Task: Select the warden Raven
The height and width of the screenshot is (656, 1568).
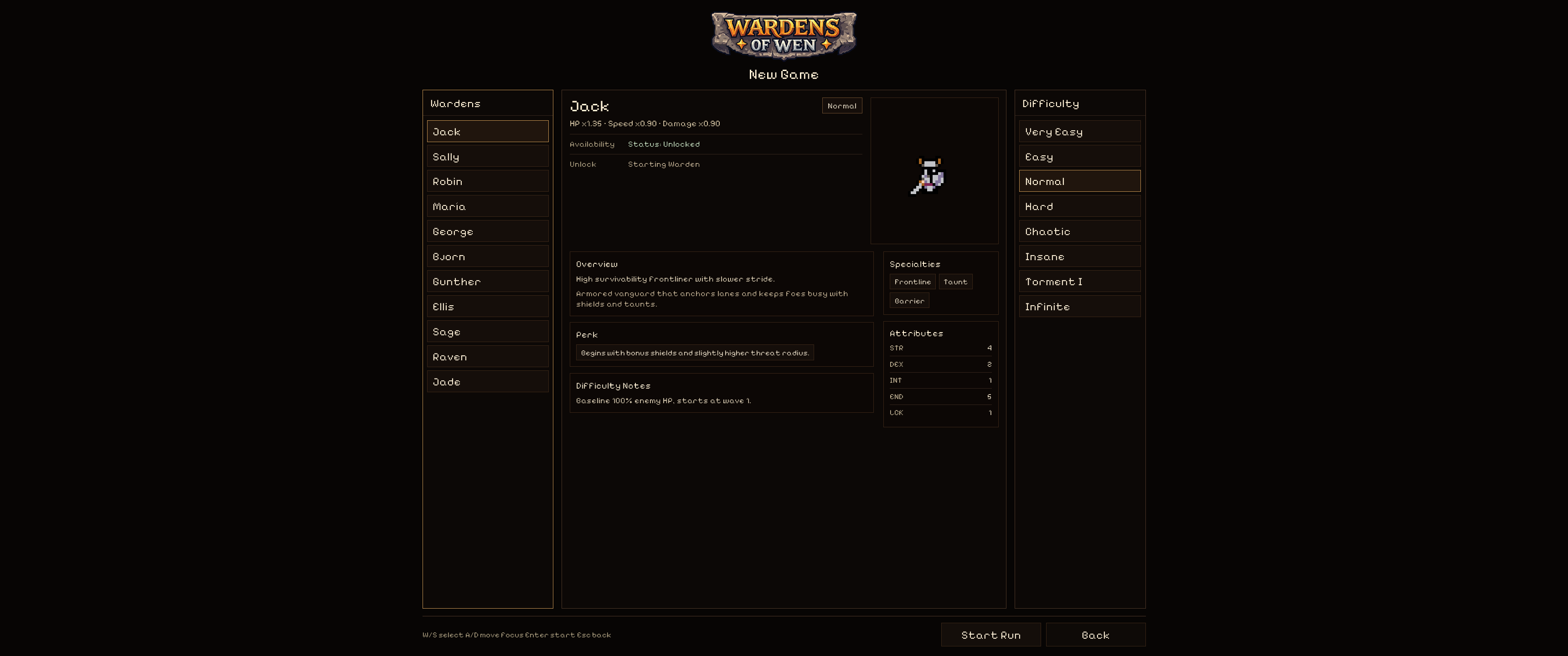Action: [488, 357]
